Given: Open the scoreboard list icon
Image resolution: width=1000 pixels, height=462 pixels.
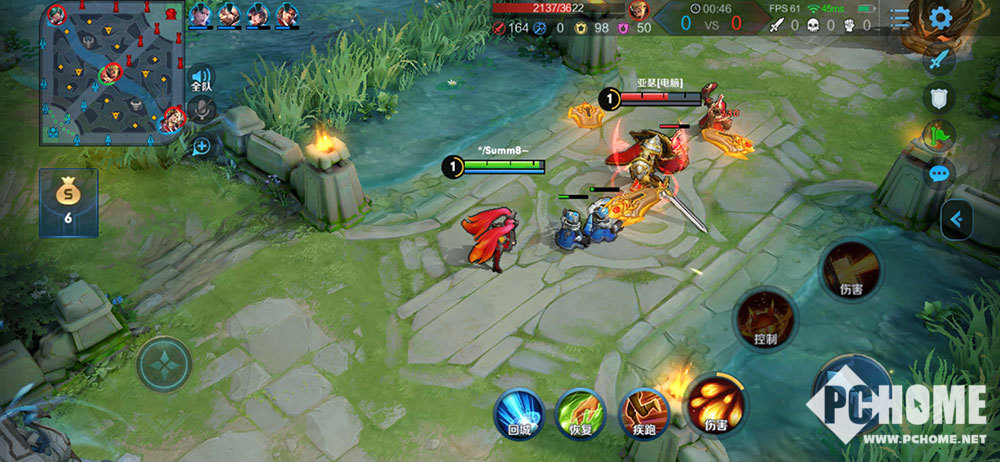Looking at the screenshot, I should pyautogui.click(x=901, y=17).
